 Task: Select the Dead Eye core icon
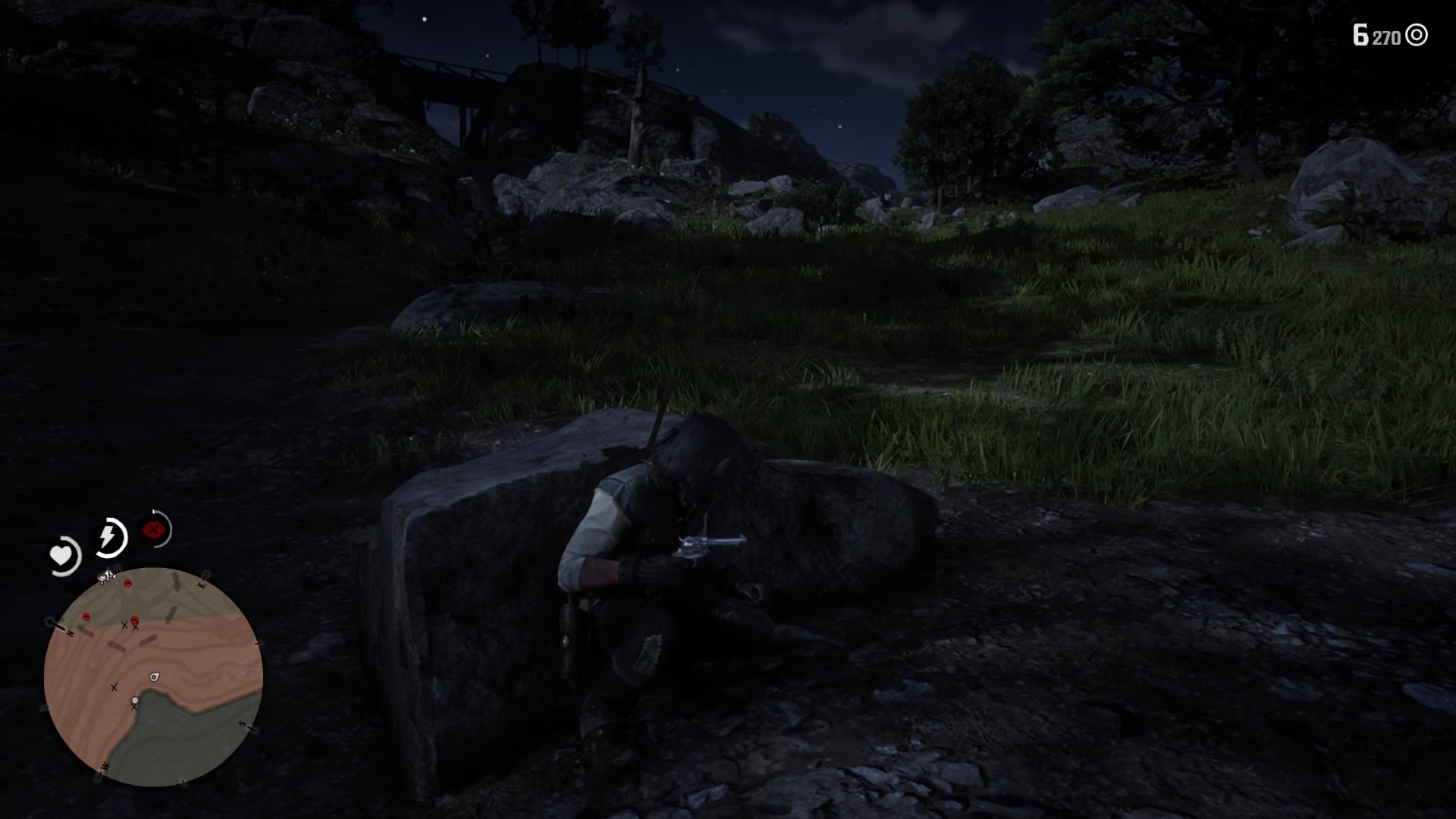pyautogui.click(x=153, y=529)
